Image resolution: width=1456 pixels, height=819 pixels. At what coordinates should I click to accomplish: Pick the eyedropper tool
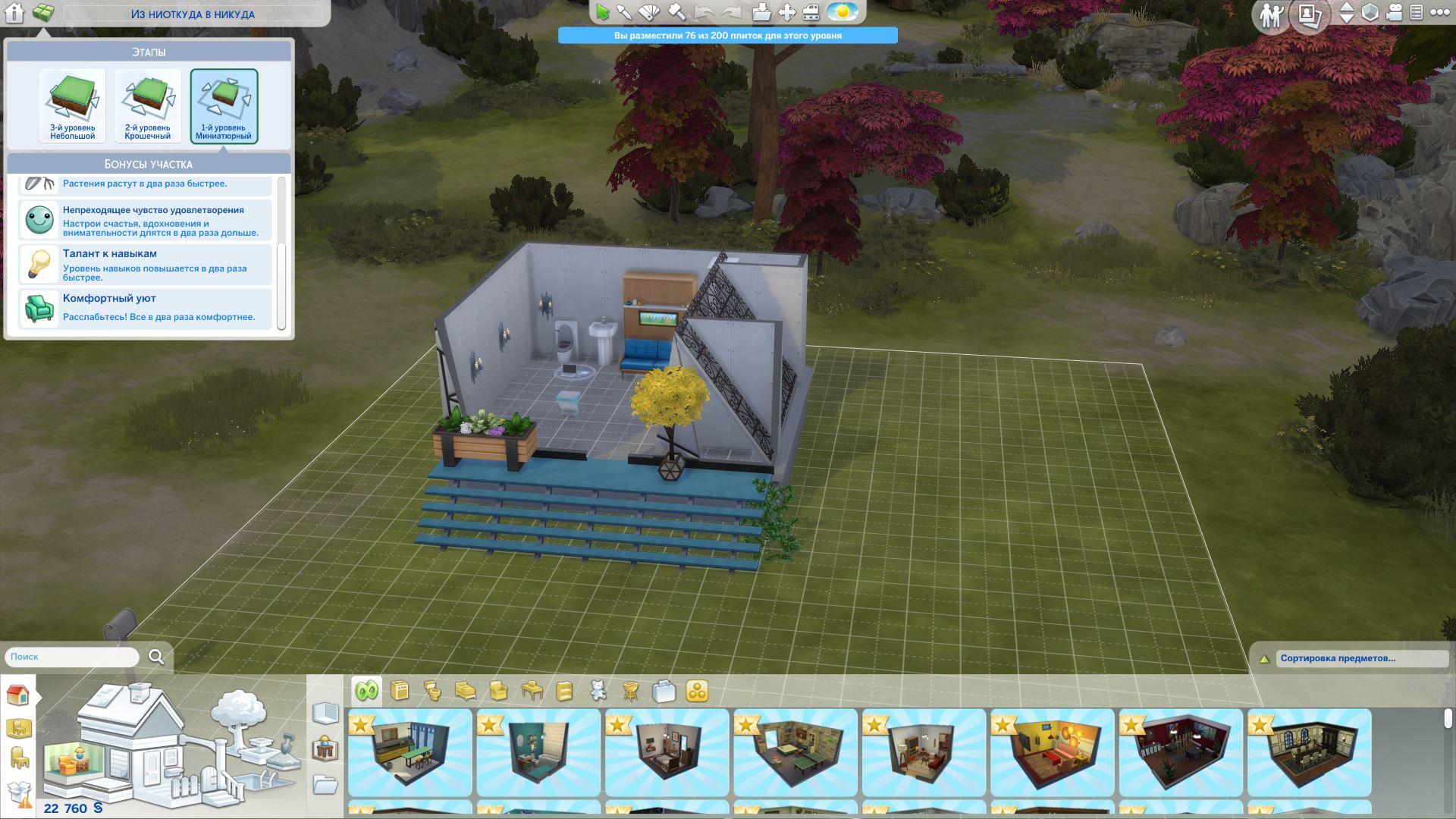[x=625, y=12]
